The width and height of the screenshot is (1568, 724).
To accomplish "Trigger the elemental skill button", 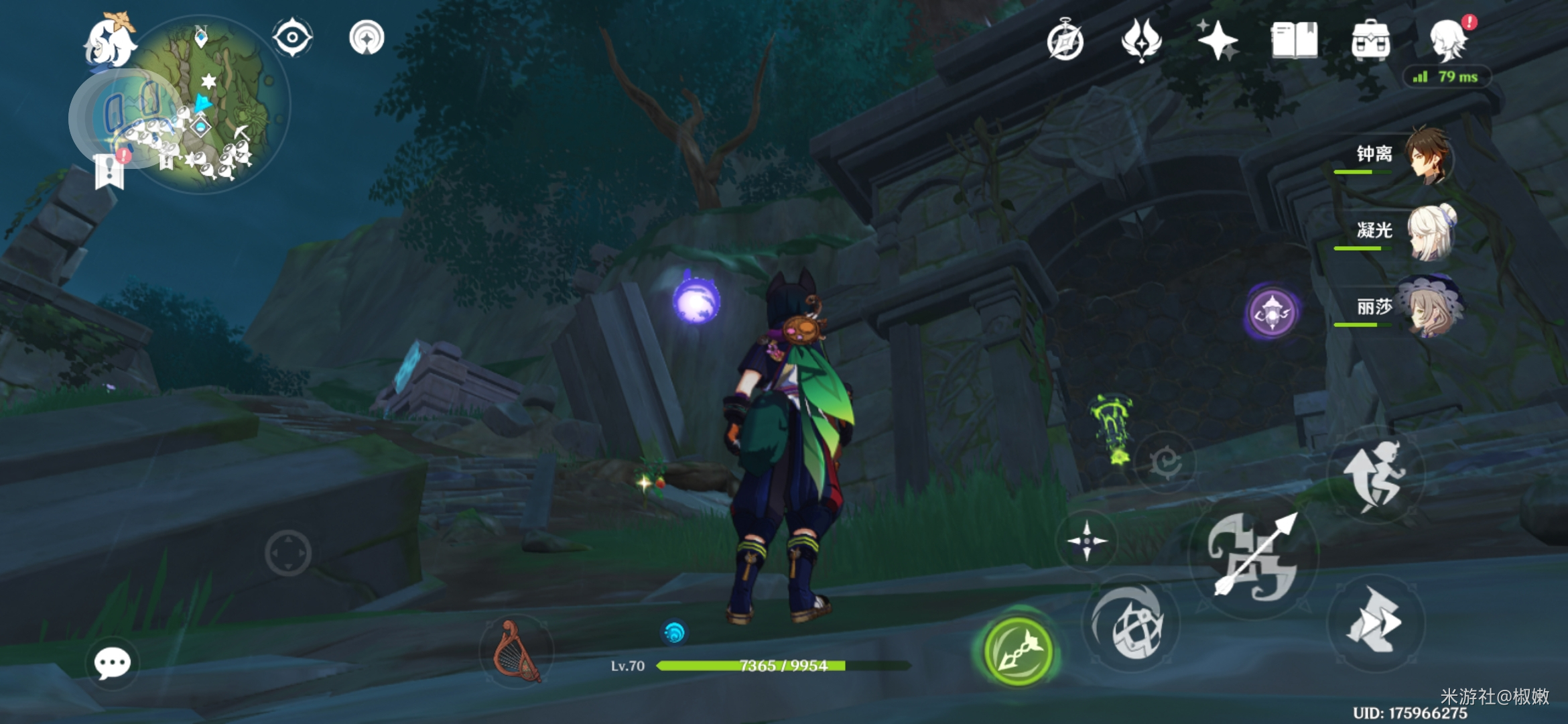I will [1132, 625].
